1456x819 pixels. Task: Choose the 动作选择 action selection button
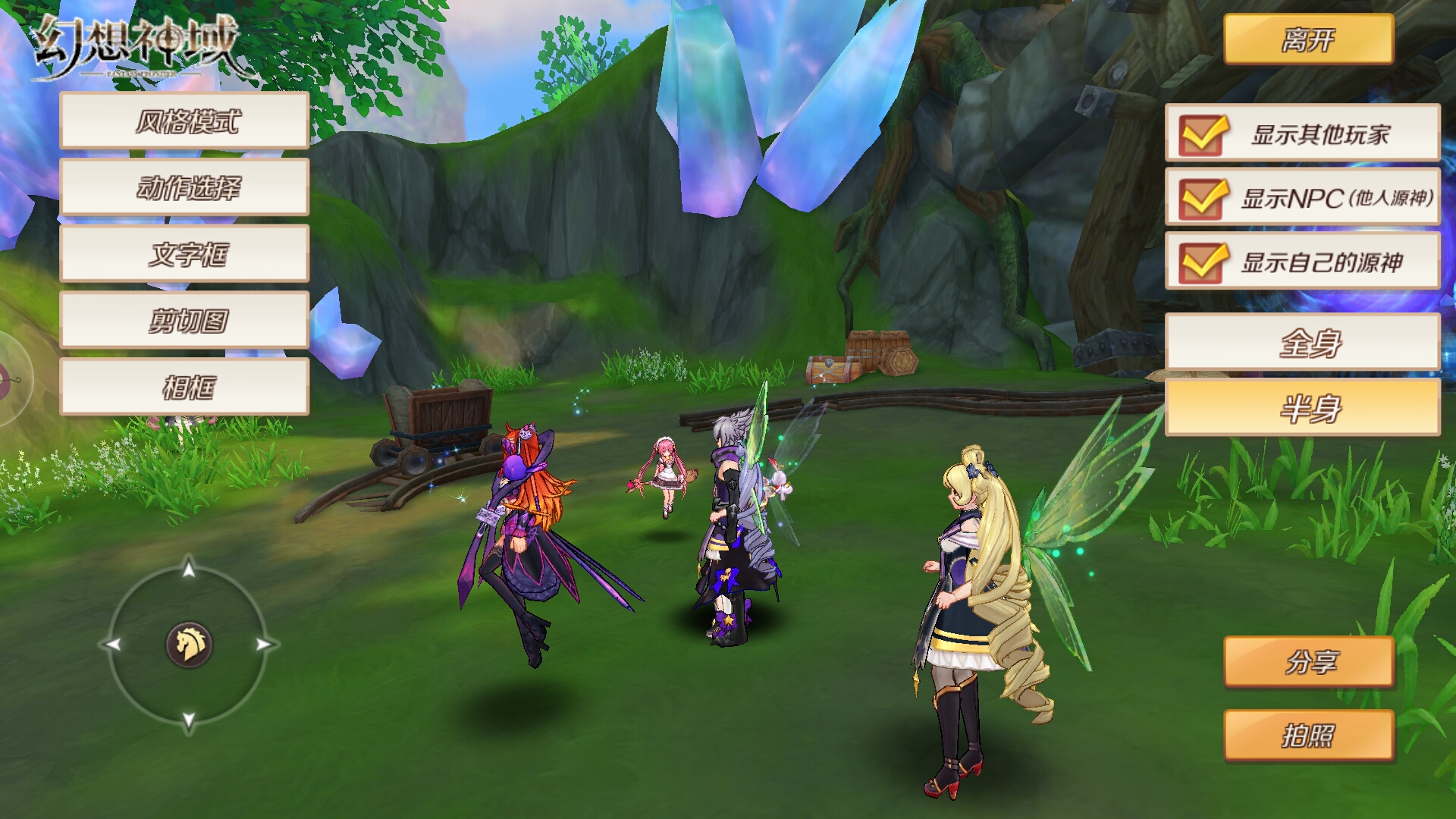tap(184, 187)
